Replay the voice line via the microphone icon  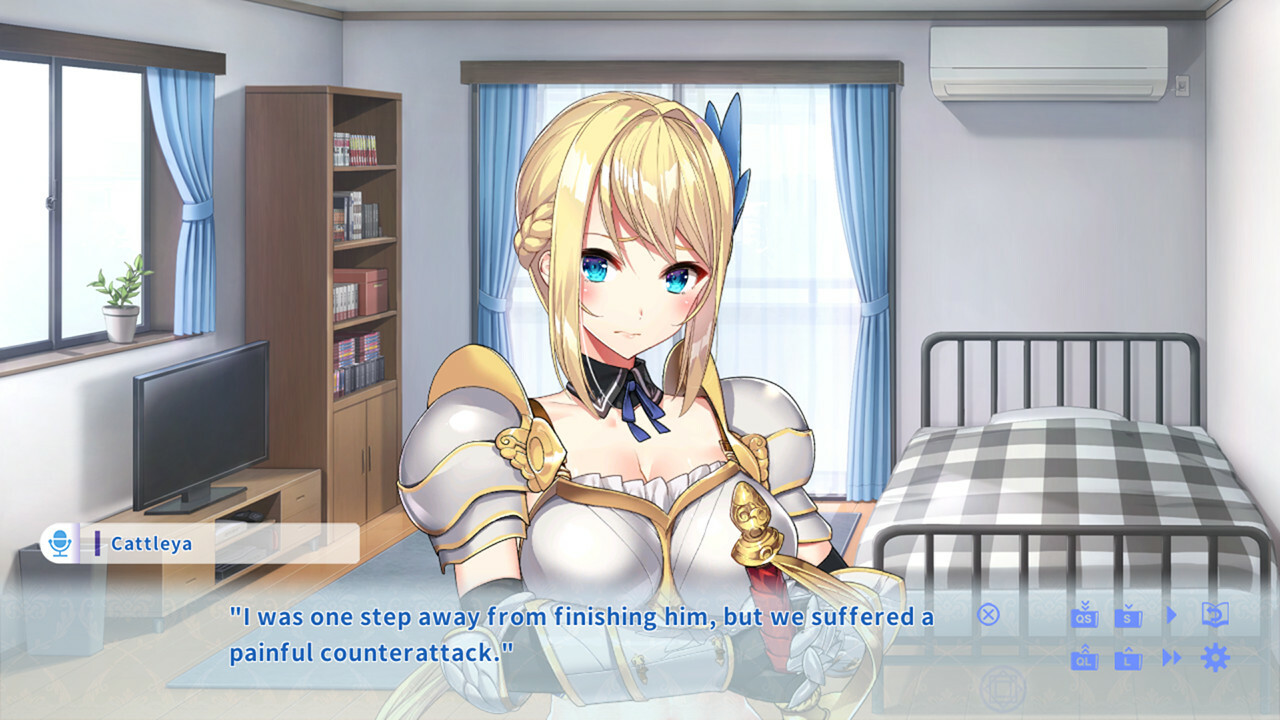pyautogui.click(x=59, y=541)
